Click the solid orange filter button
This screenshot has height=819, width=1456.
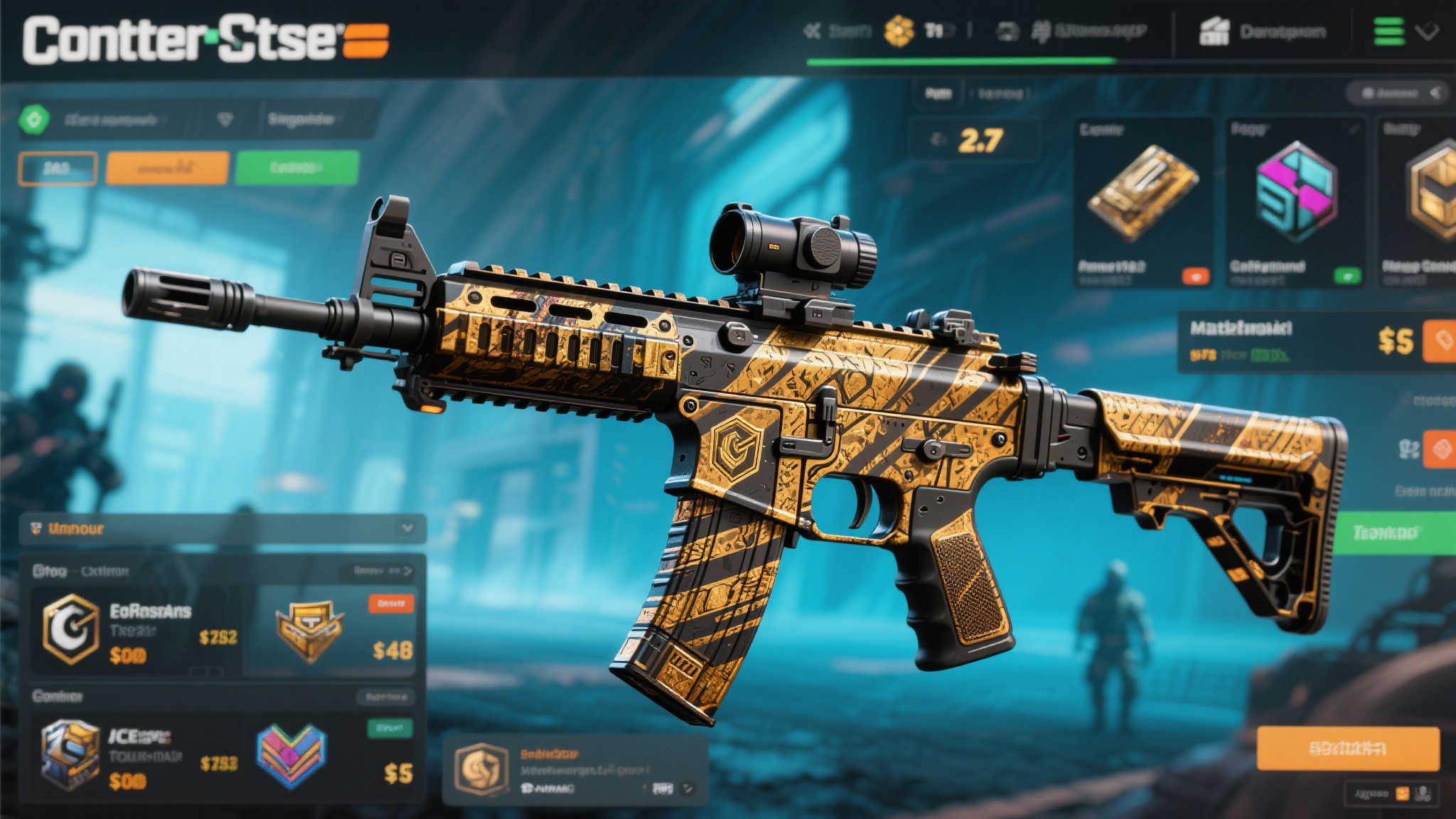tap(167, 168)
